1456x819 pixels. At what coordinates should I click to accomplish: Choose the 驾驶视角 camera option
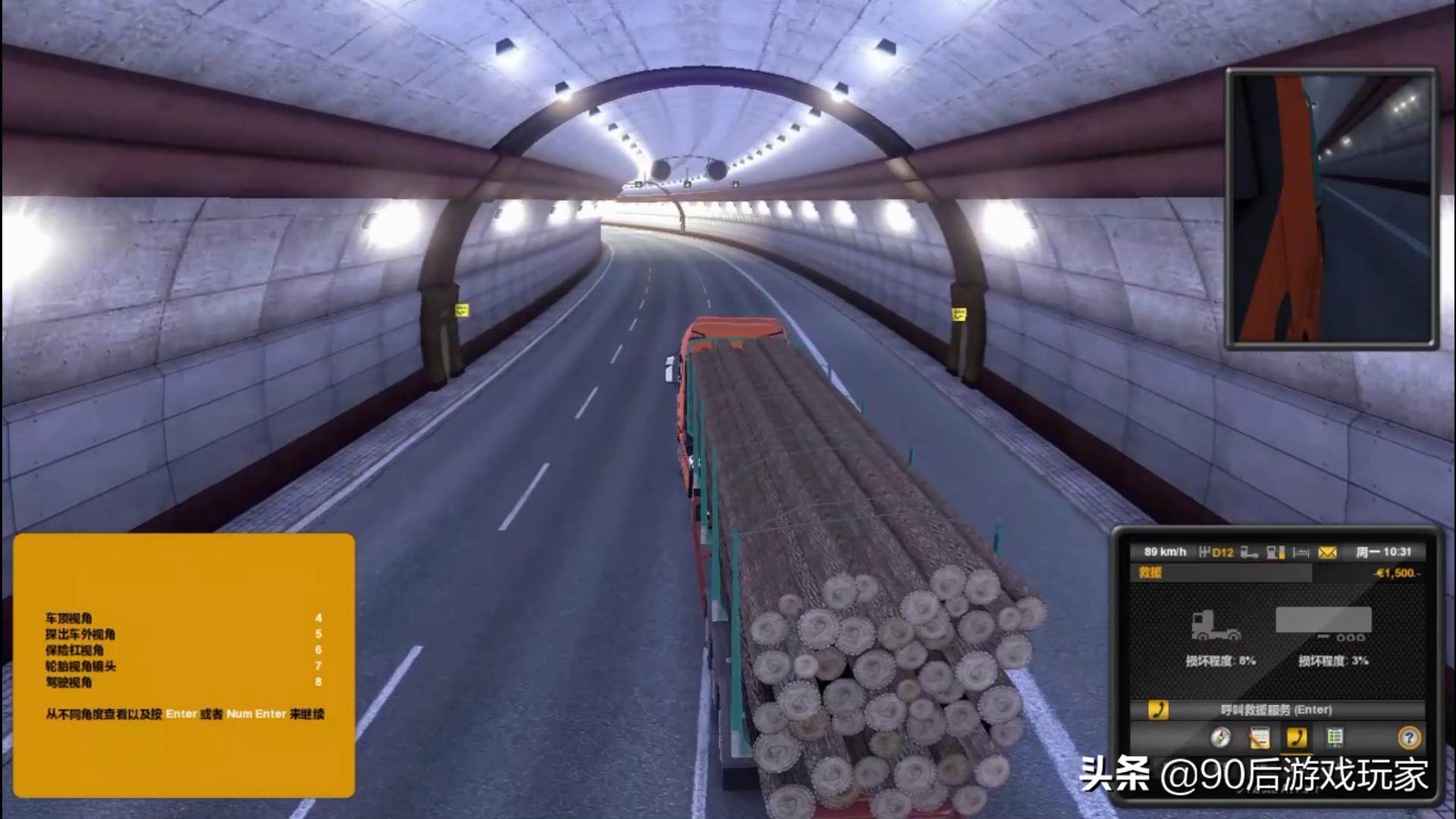(68, 682)
